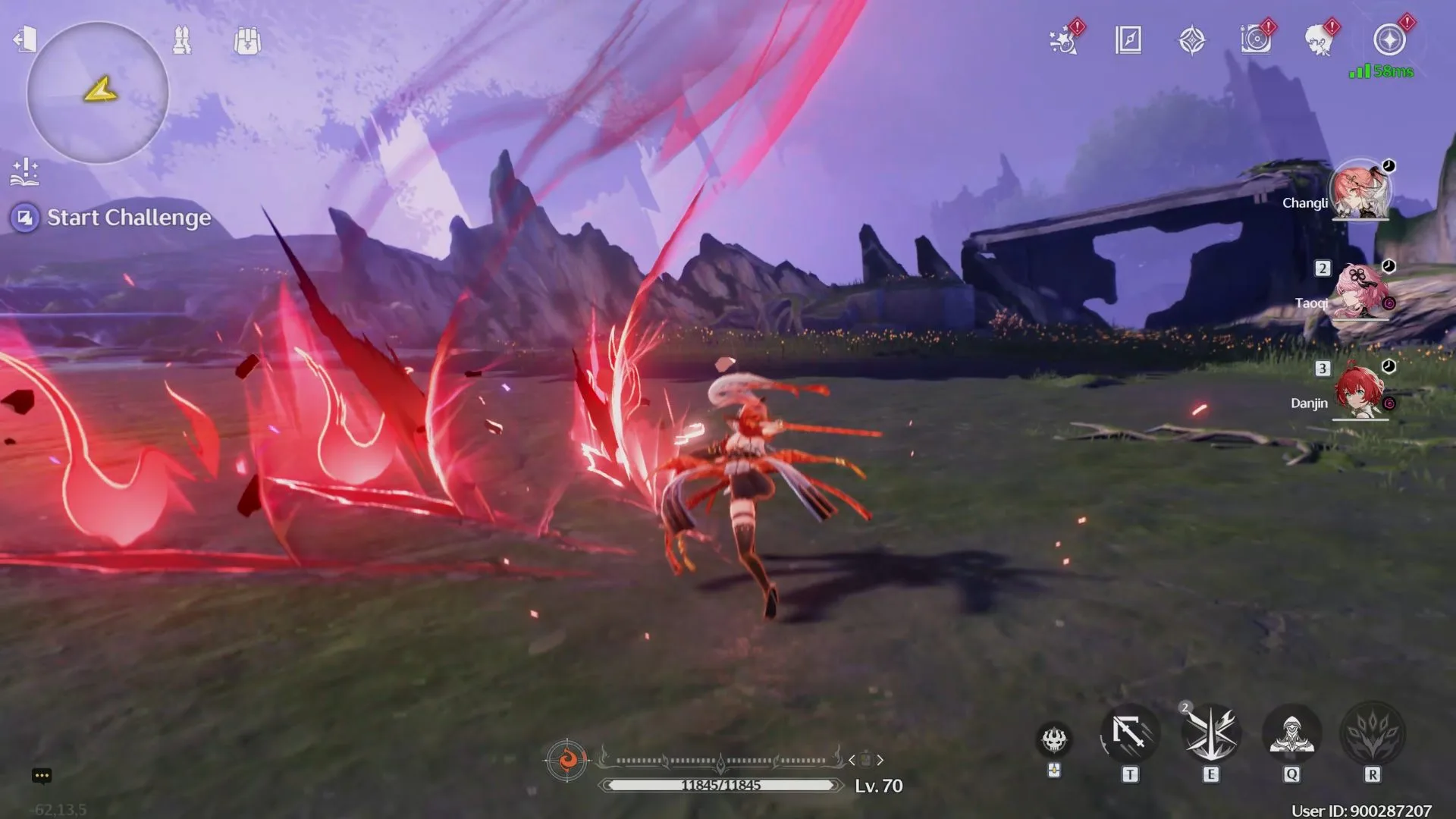Activate the grapple hook utility skill
This screenshot has width=1456, height=819.
pyautogui.click(x=1130, y=734)
